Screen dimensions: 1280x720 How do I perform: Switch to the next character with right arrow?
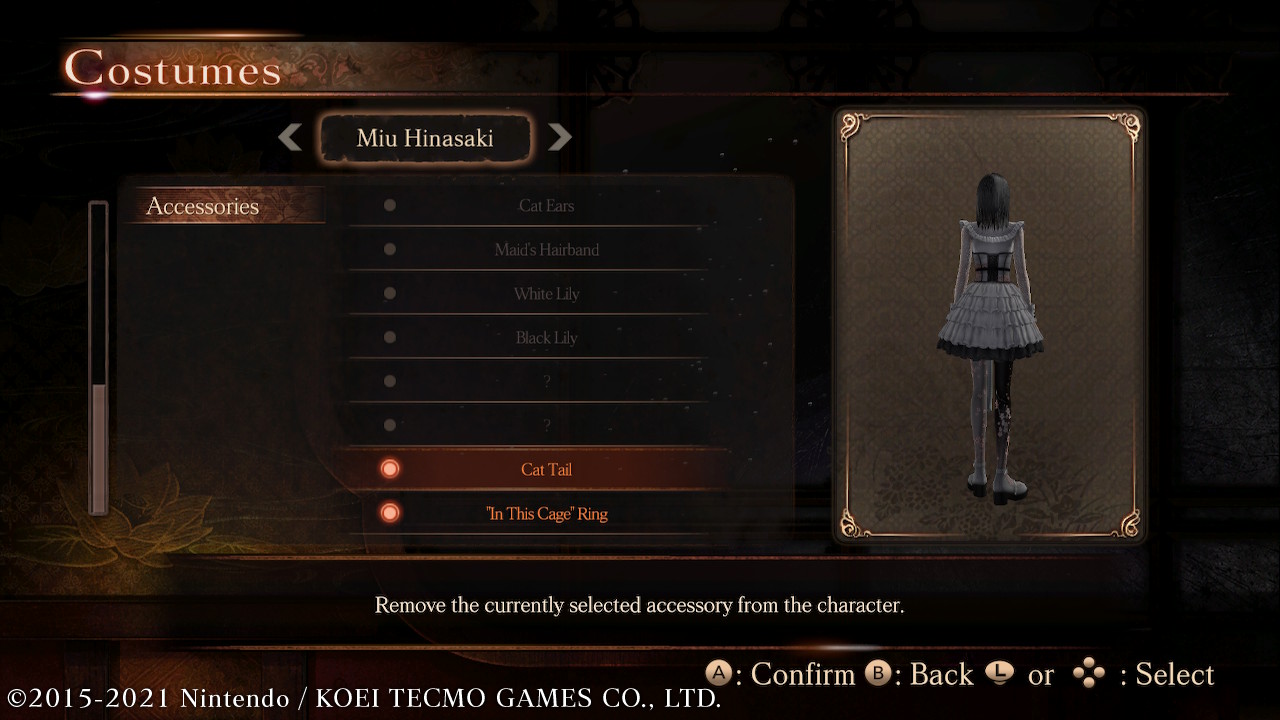560,137
